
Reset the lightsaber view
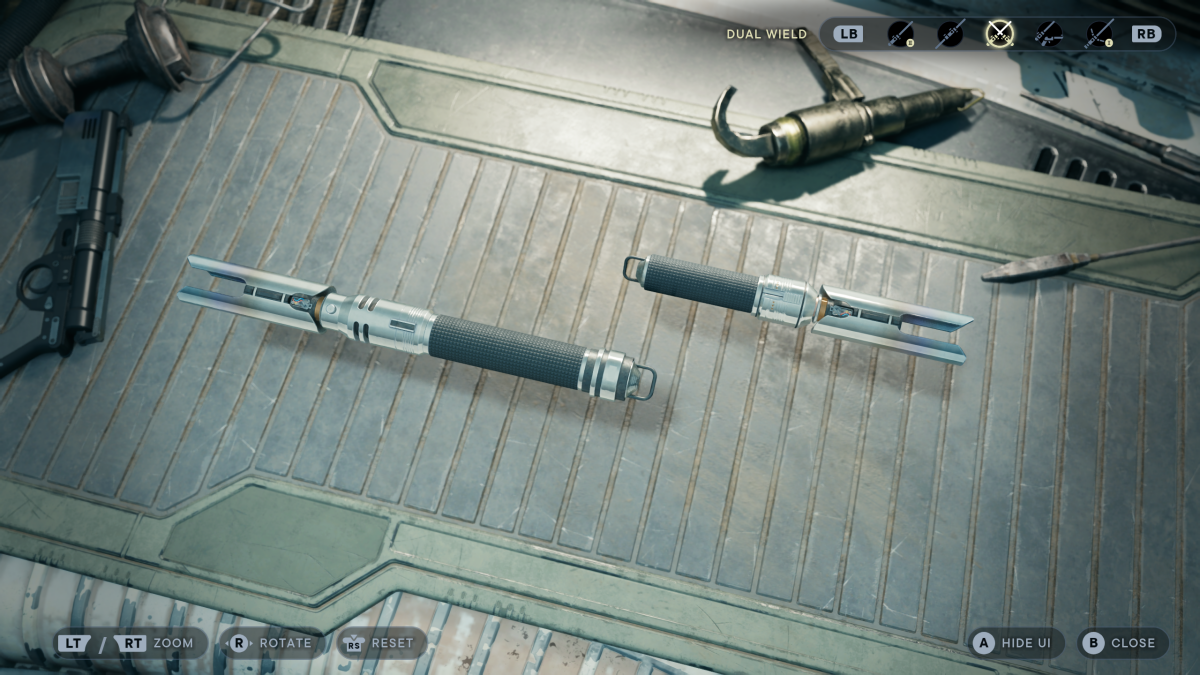(381, 643)
